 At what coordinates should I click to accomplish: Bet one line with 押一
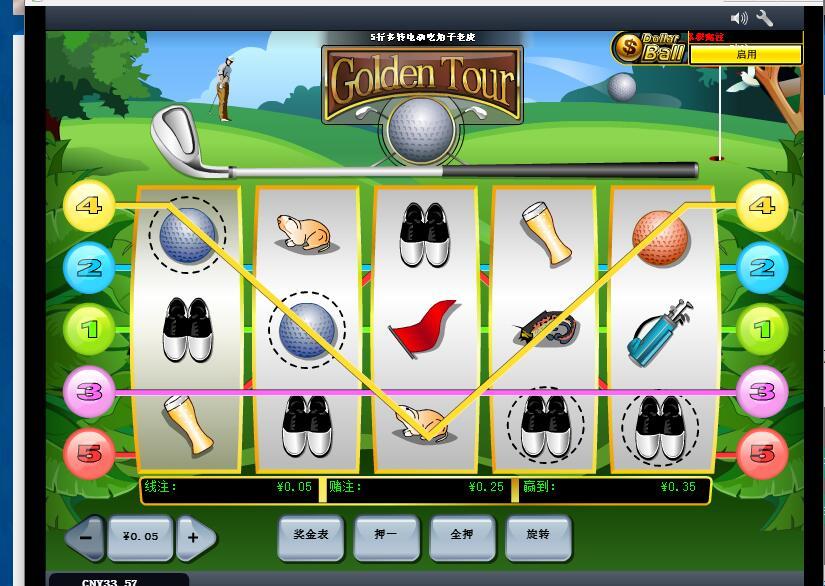(386, 535)
